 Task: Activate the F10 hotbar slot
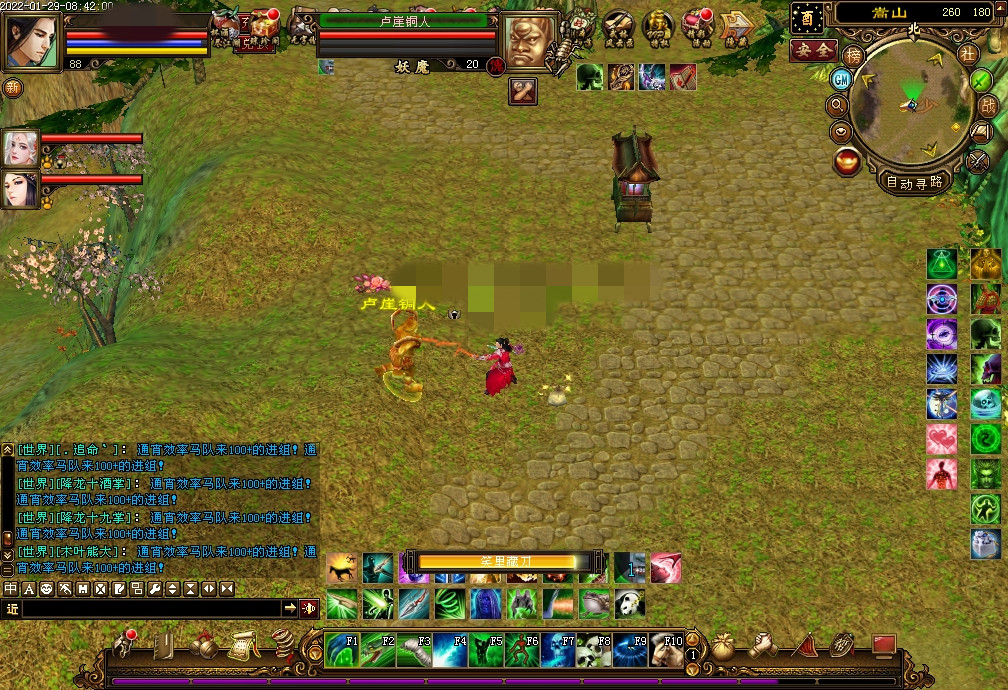click(x=667, y=650)
